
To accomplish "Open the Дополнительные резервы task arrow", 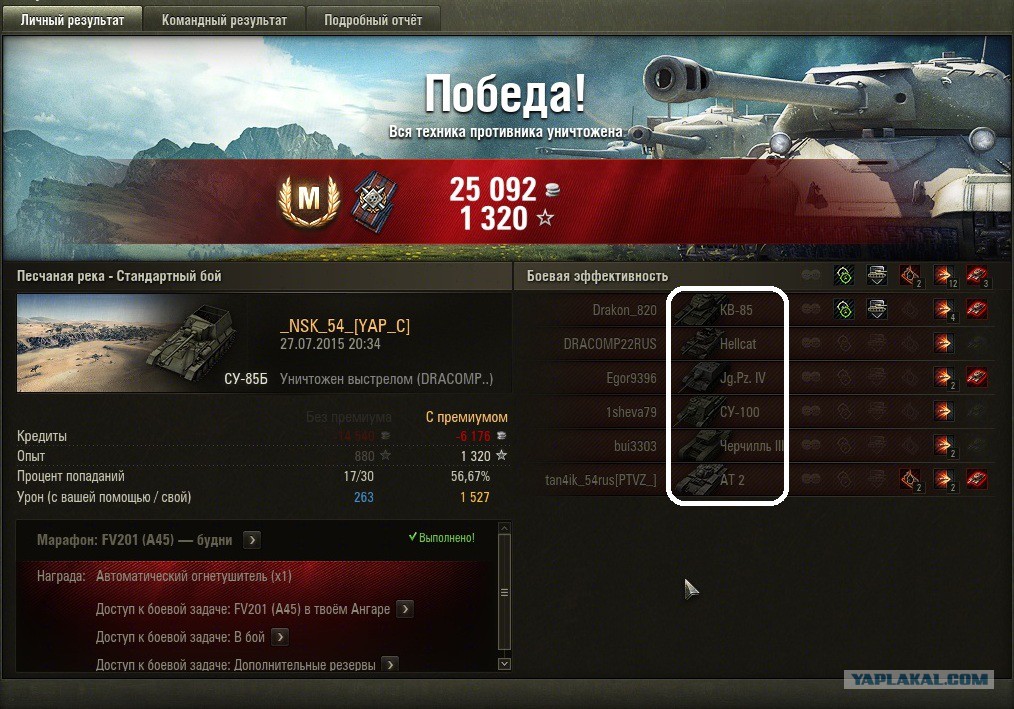I will click(390, 665).
